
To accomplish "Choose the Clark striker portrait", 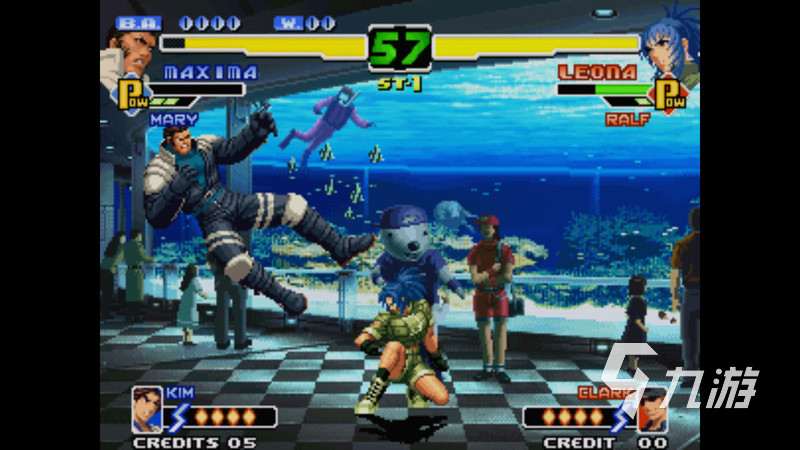I will [x=652, y=409].
